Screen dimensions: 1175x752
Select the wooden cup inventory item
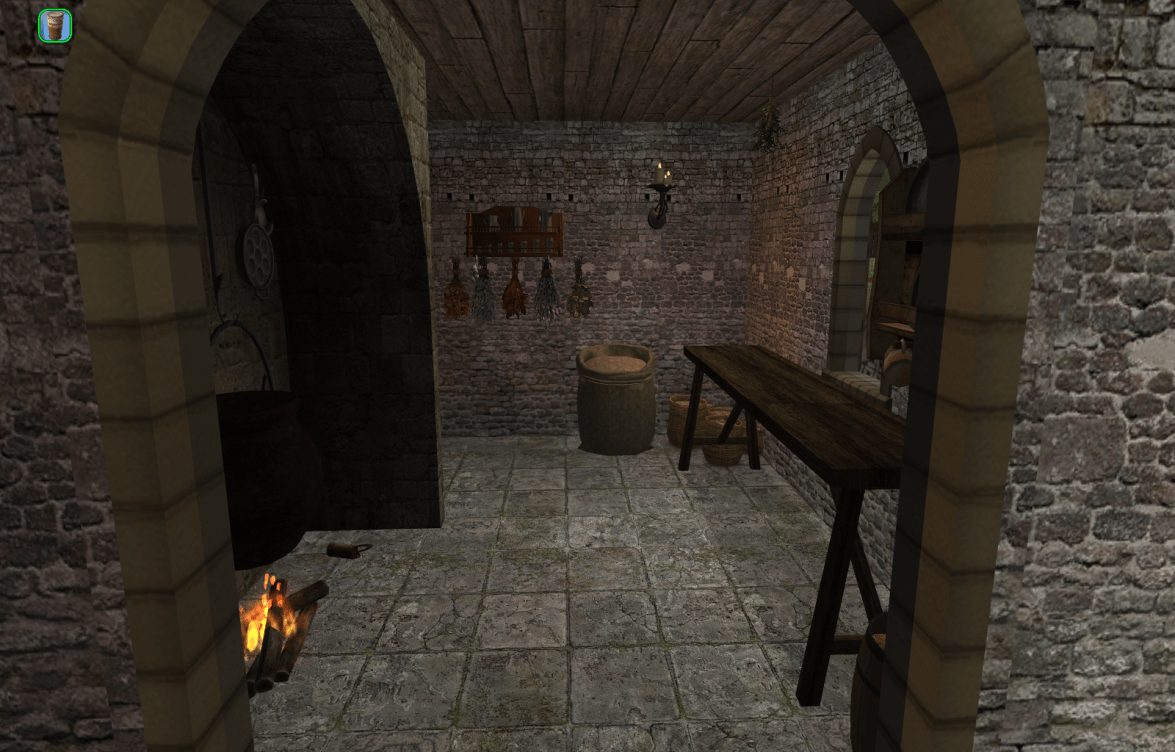[55, 26]
